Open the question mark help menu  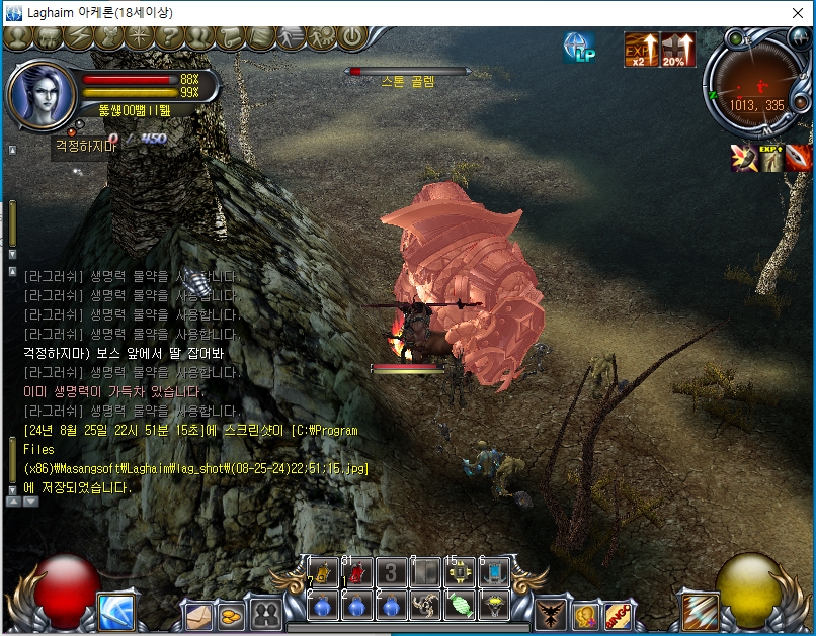click(x=169, y=38)
